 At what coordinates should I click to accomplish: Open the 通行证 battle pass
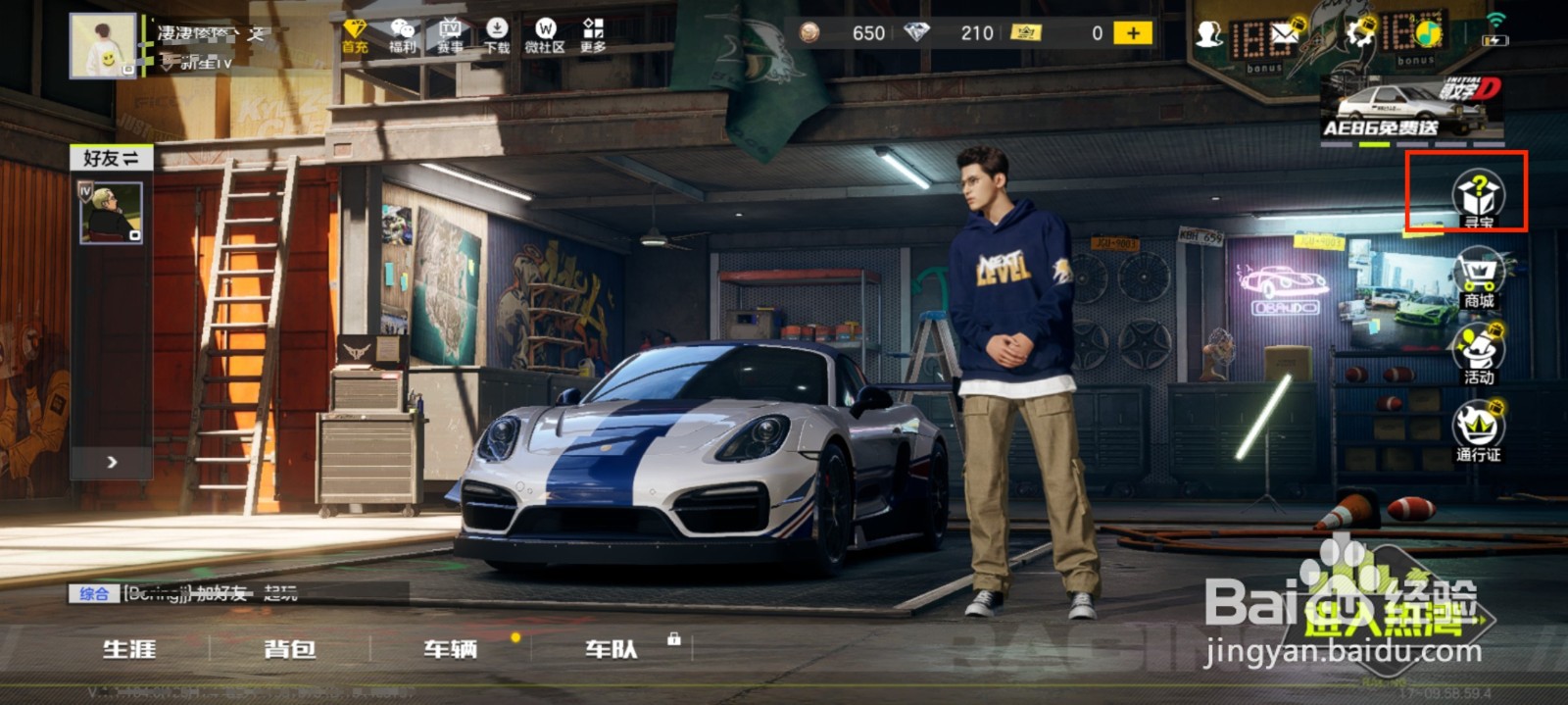1478,432
